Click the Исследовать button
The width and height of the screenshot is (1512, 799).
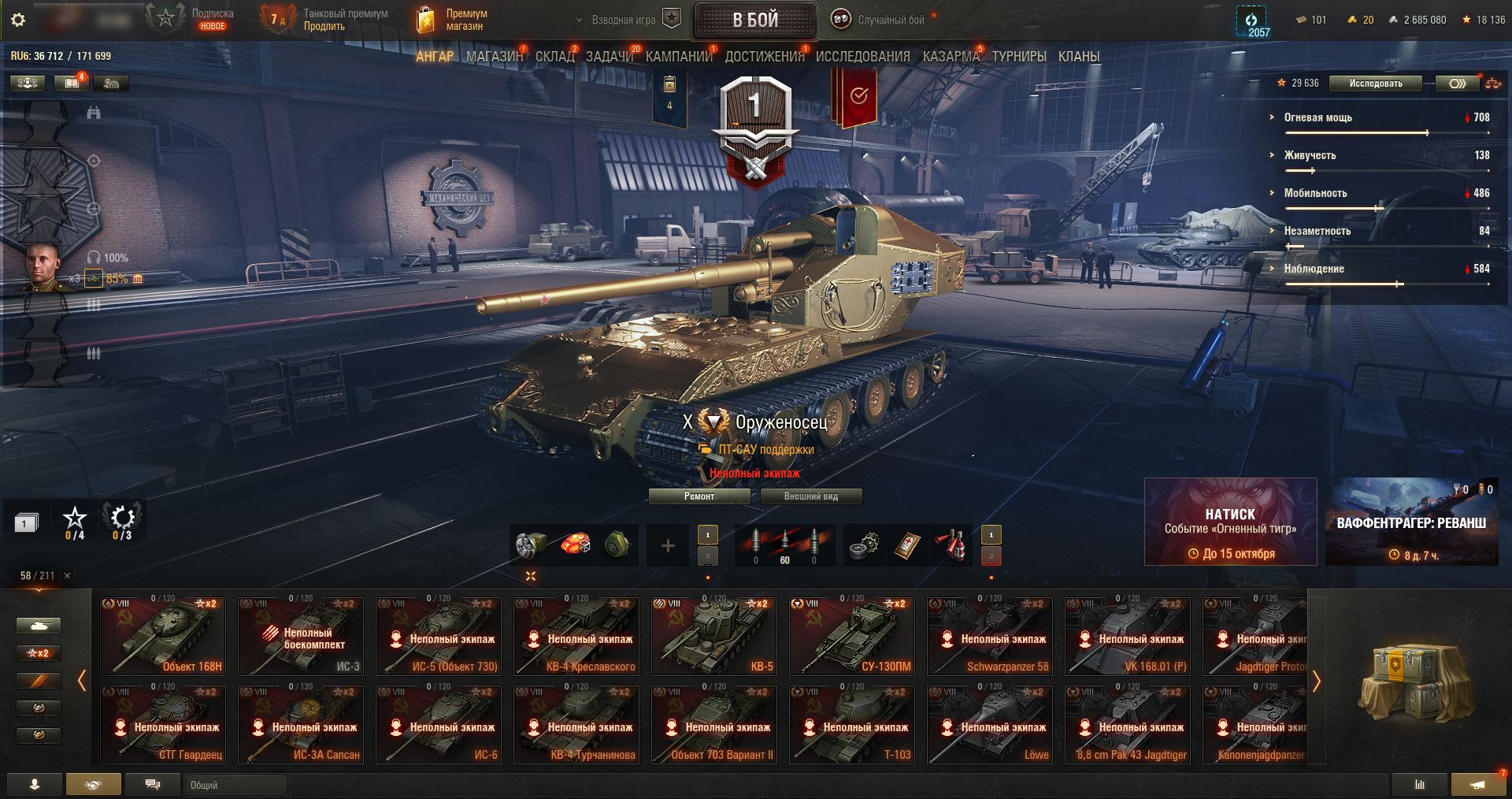(1375, 84)
